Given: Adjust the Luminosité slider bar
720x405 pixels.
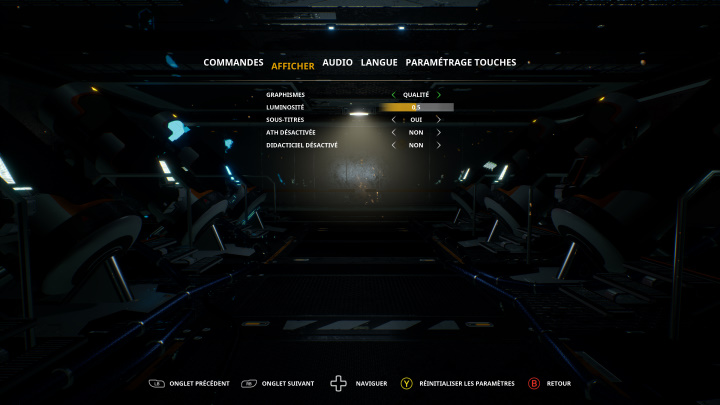Looking at the screenshot, I should [x=416, y=107].
